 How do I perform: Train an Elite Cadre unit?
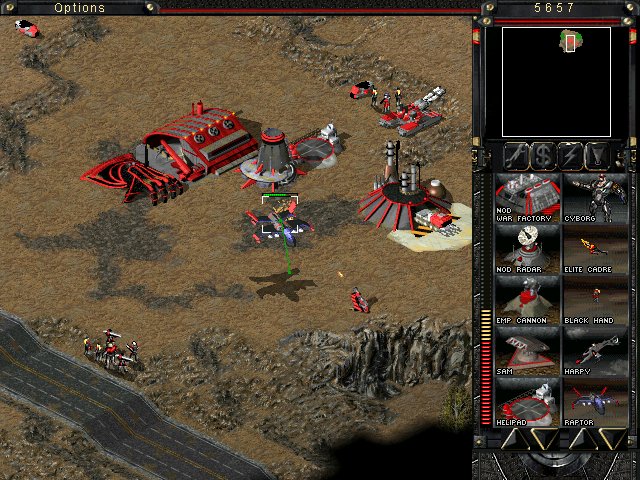click(x=595, y=249)
